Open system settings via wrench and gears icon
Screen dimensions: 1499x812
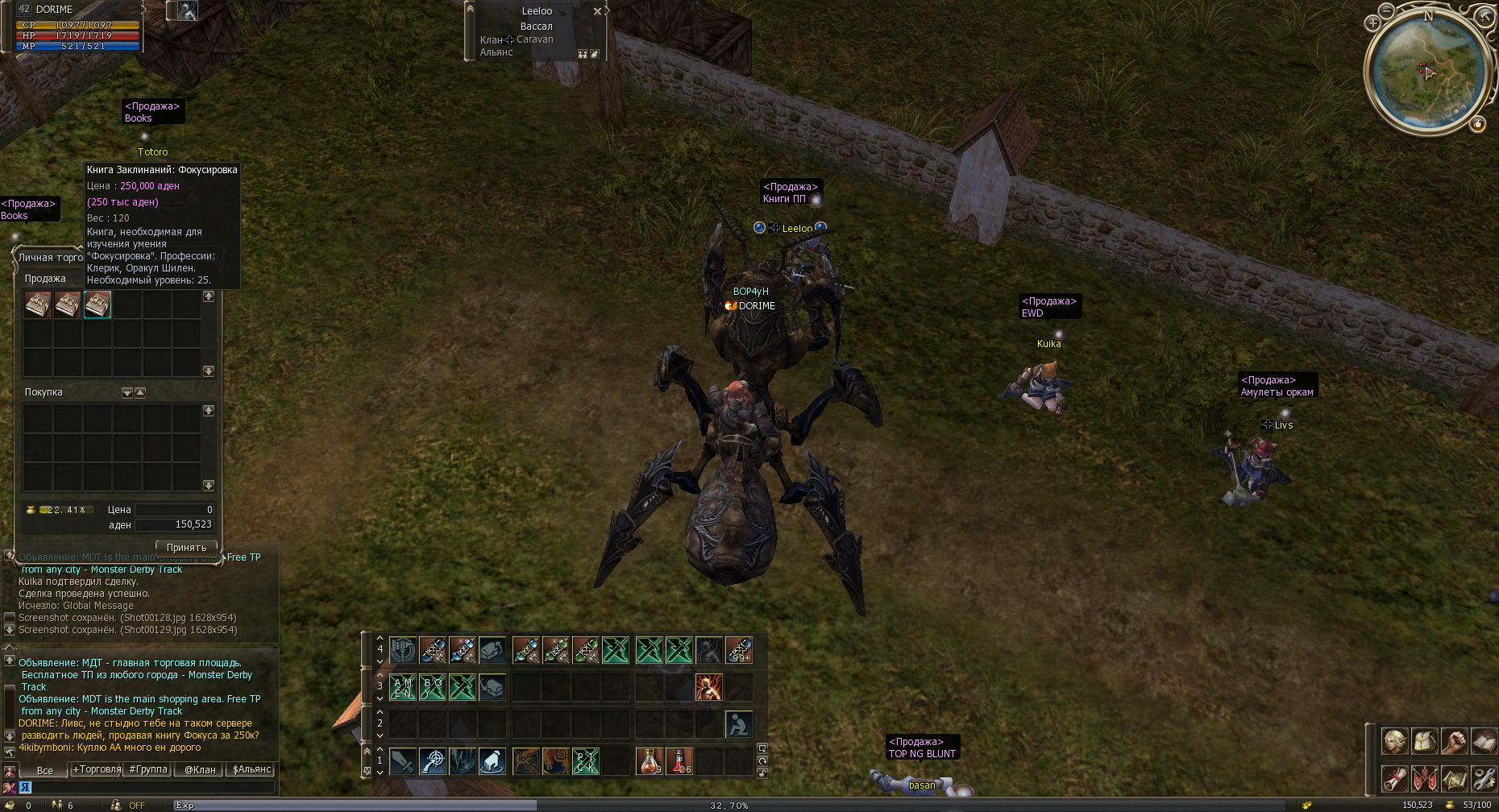pos(1484,778)
